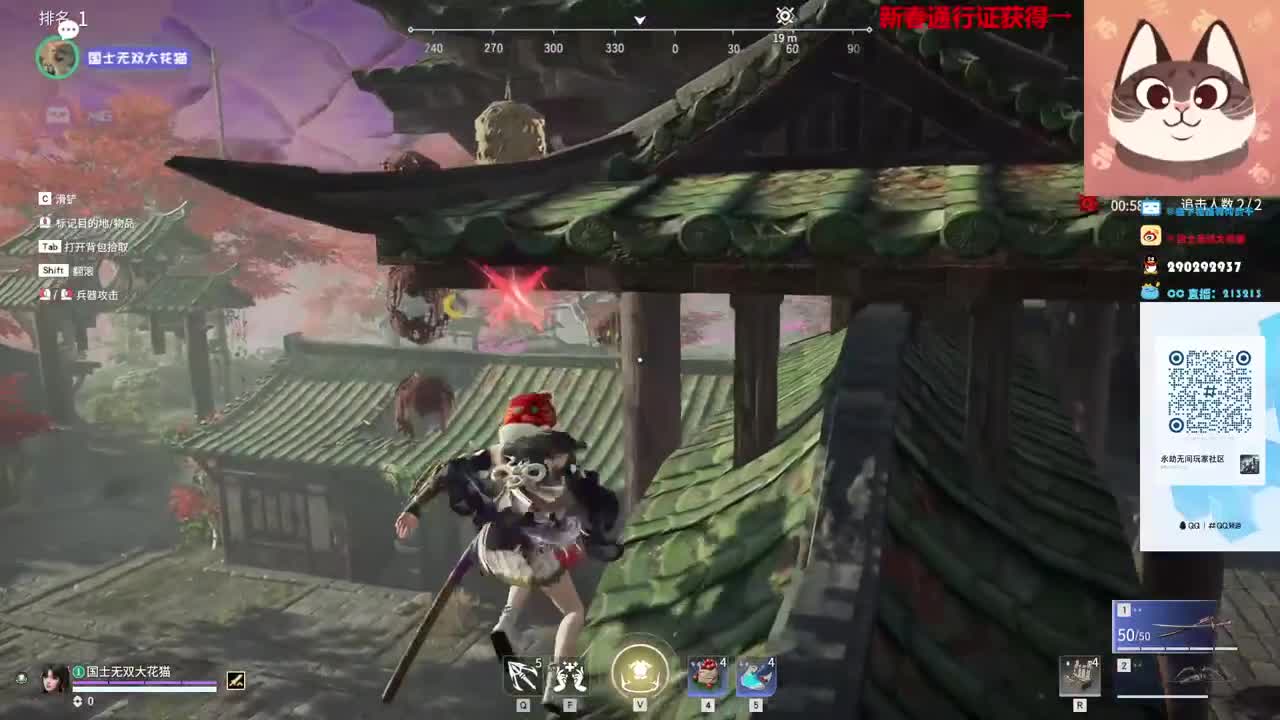Click the weather icon above the compass bar
This screenshot has height=720, width=1280.
point(783,15)
